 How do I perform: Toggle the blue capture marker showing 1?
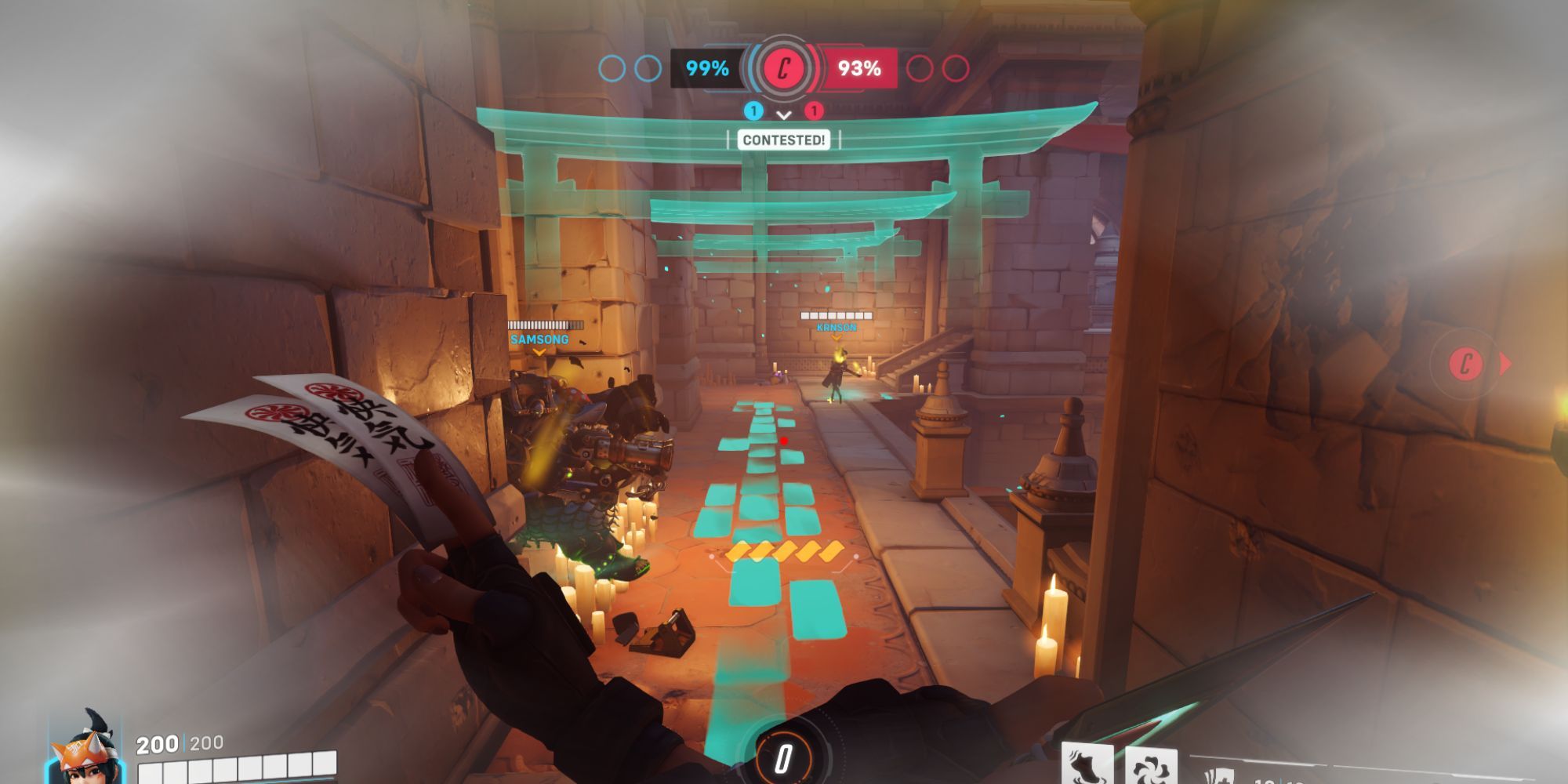point(754,111)
